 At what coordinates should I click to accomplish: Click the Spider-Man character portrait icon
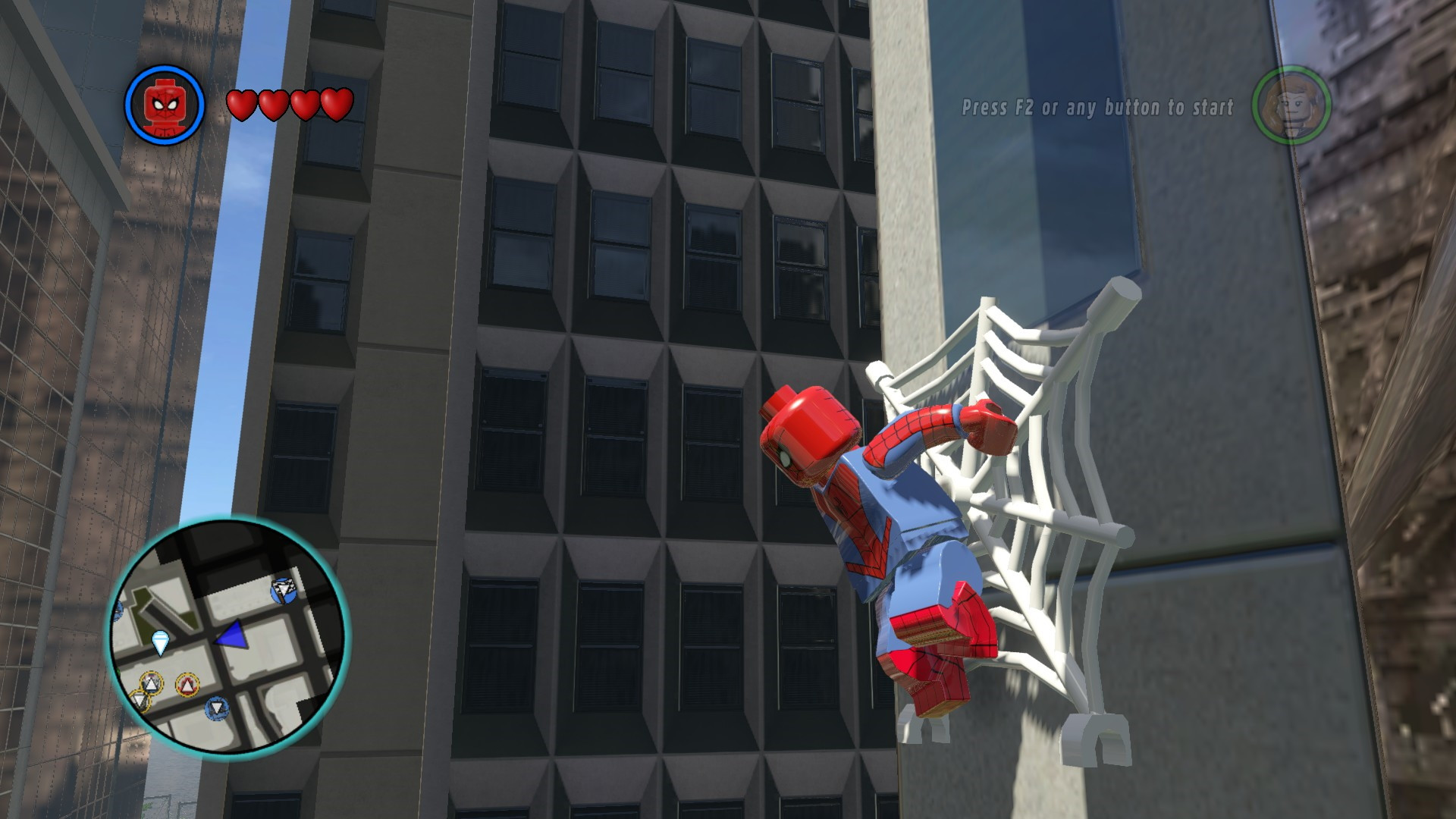pyautogui.click(x=166, y=105)
